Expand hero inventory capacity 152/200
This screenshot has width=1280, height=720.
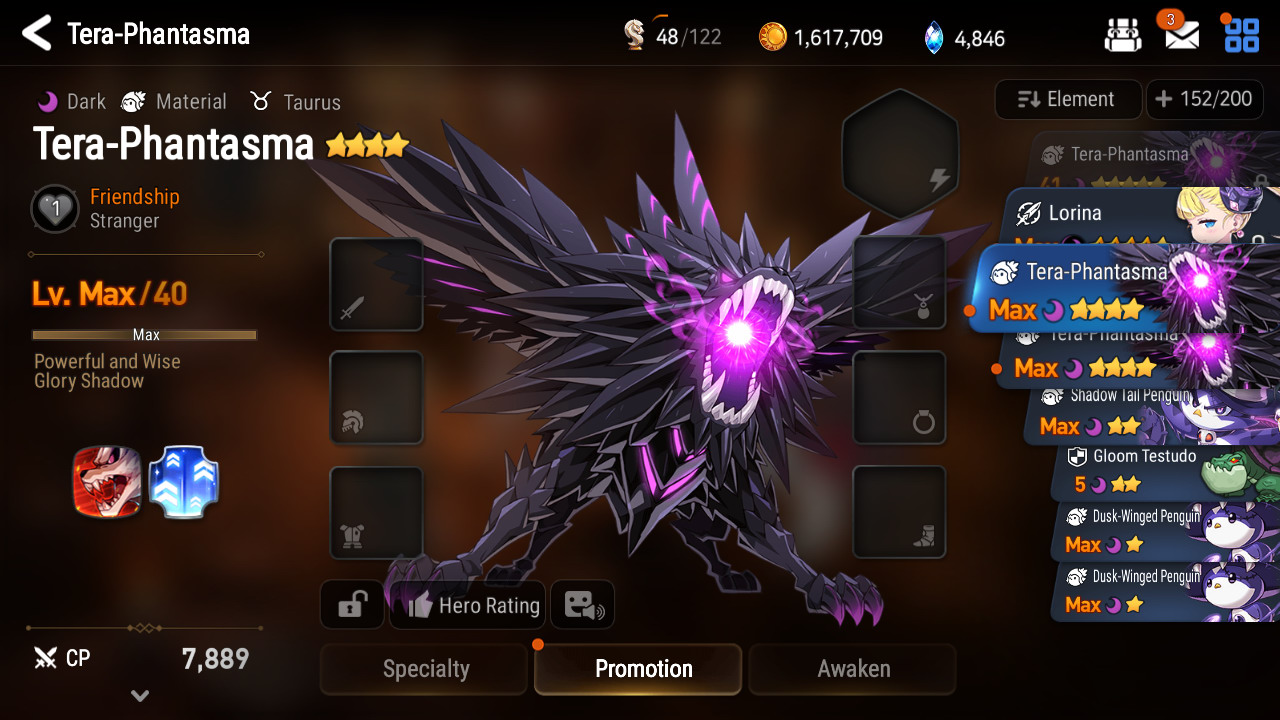tap(1204, 99)
